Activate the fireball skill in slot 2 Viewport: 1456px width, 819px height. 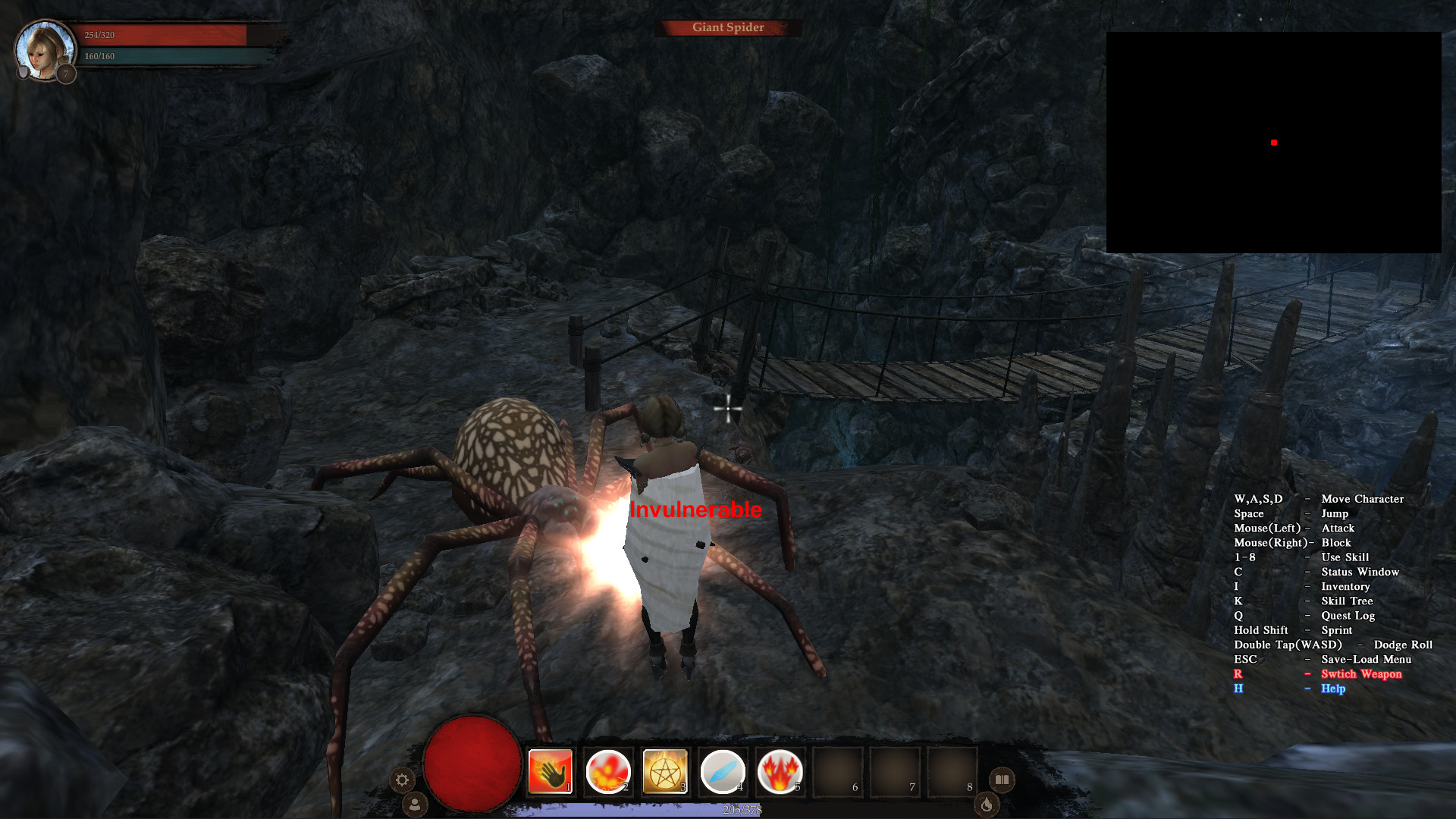(607, 772)
